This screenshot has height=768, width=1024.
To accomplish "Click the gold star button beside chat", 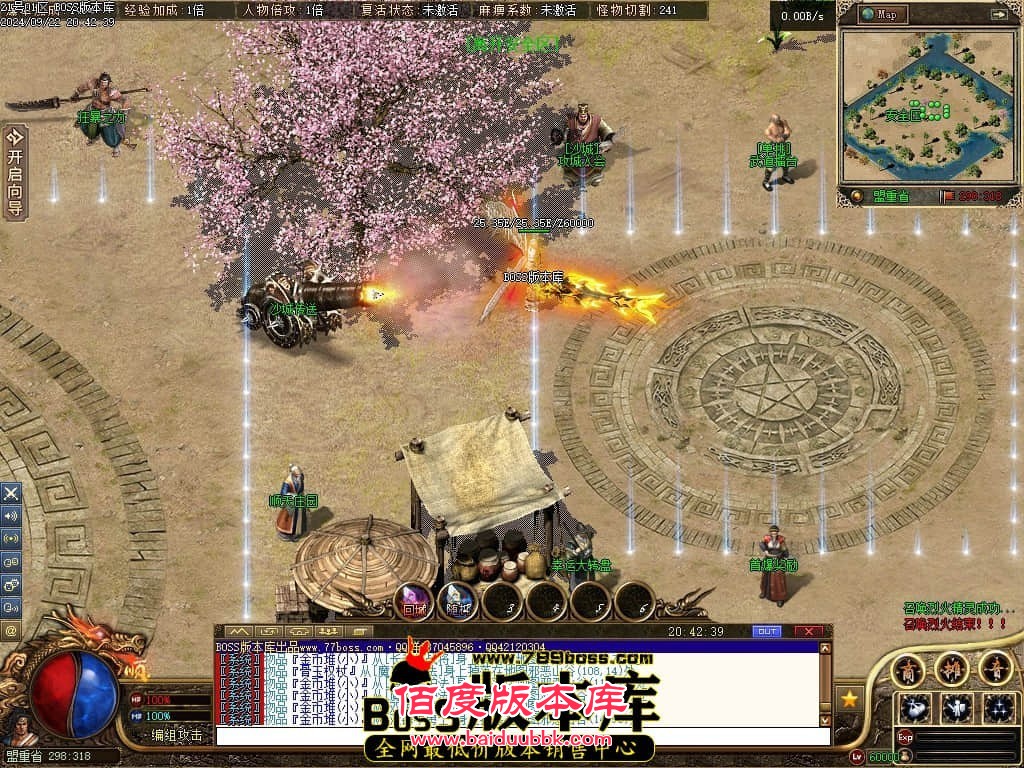I will click(x=850, y=697).
